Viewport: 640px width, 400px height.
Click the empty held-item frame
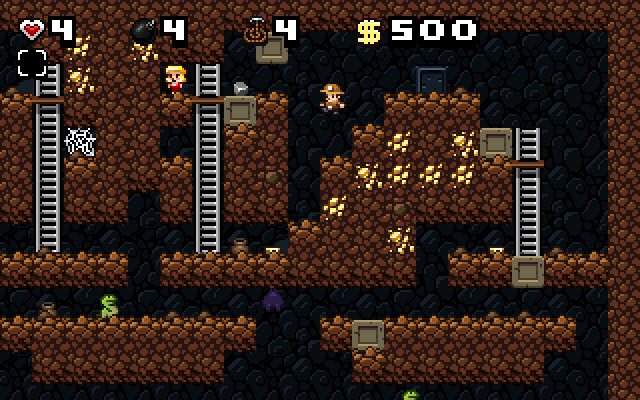pos(32,63)
